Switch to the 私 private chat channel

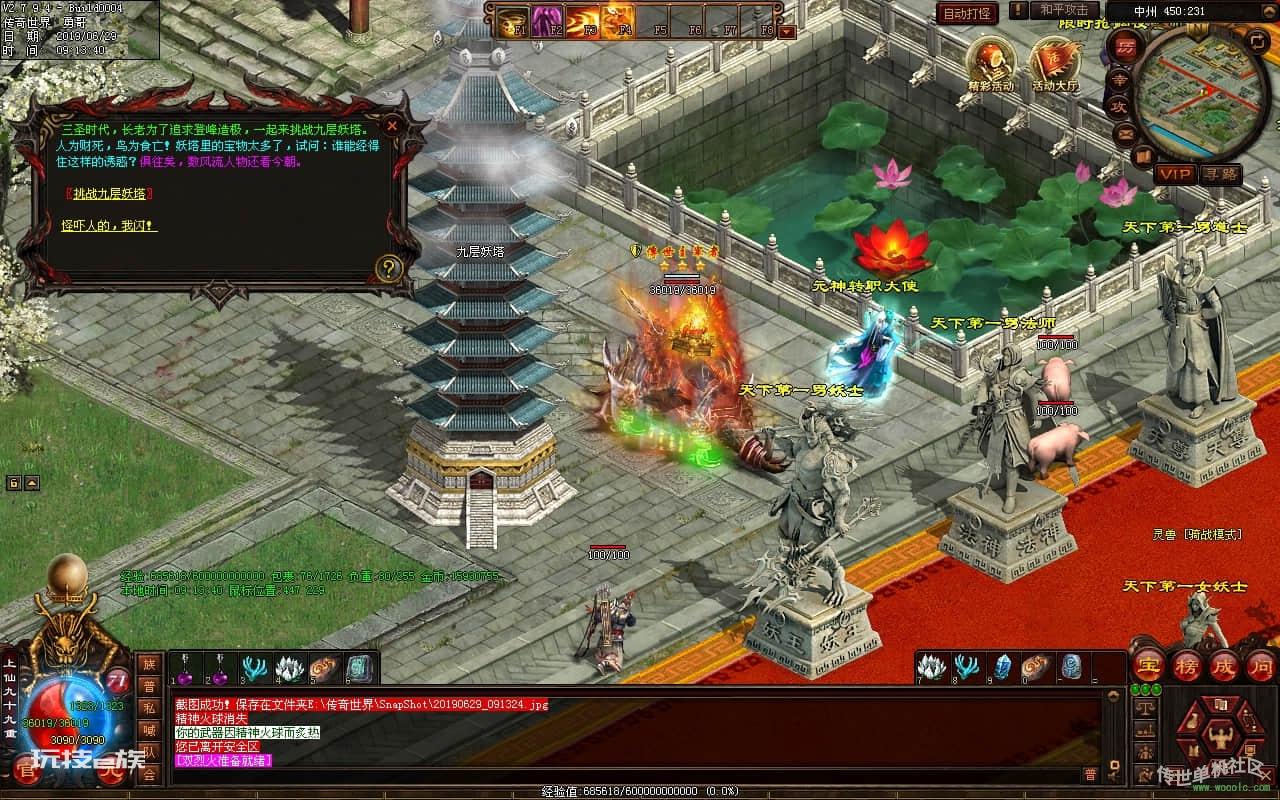[149, 708]
